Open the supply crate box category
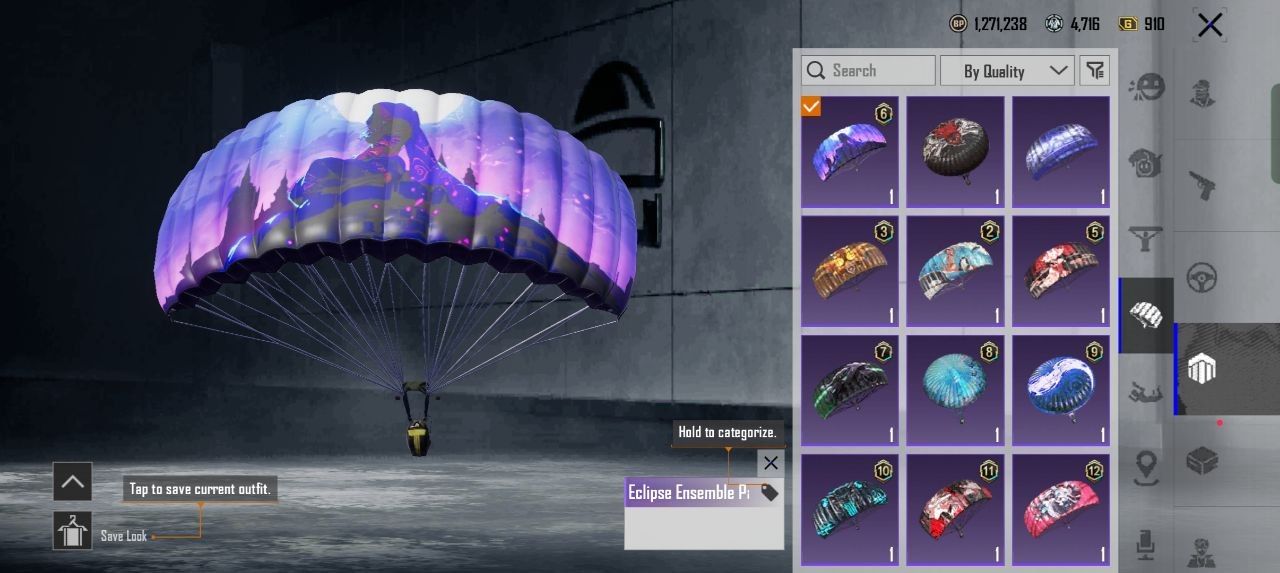The image size is (1280, 573). 1201,461
